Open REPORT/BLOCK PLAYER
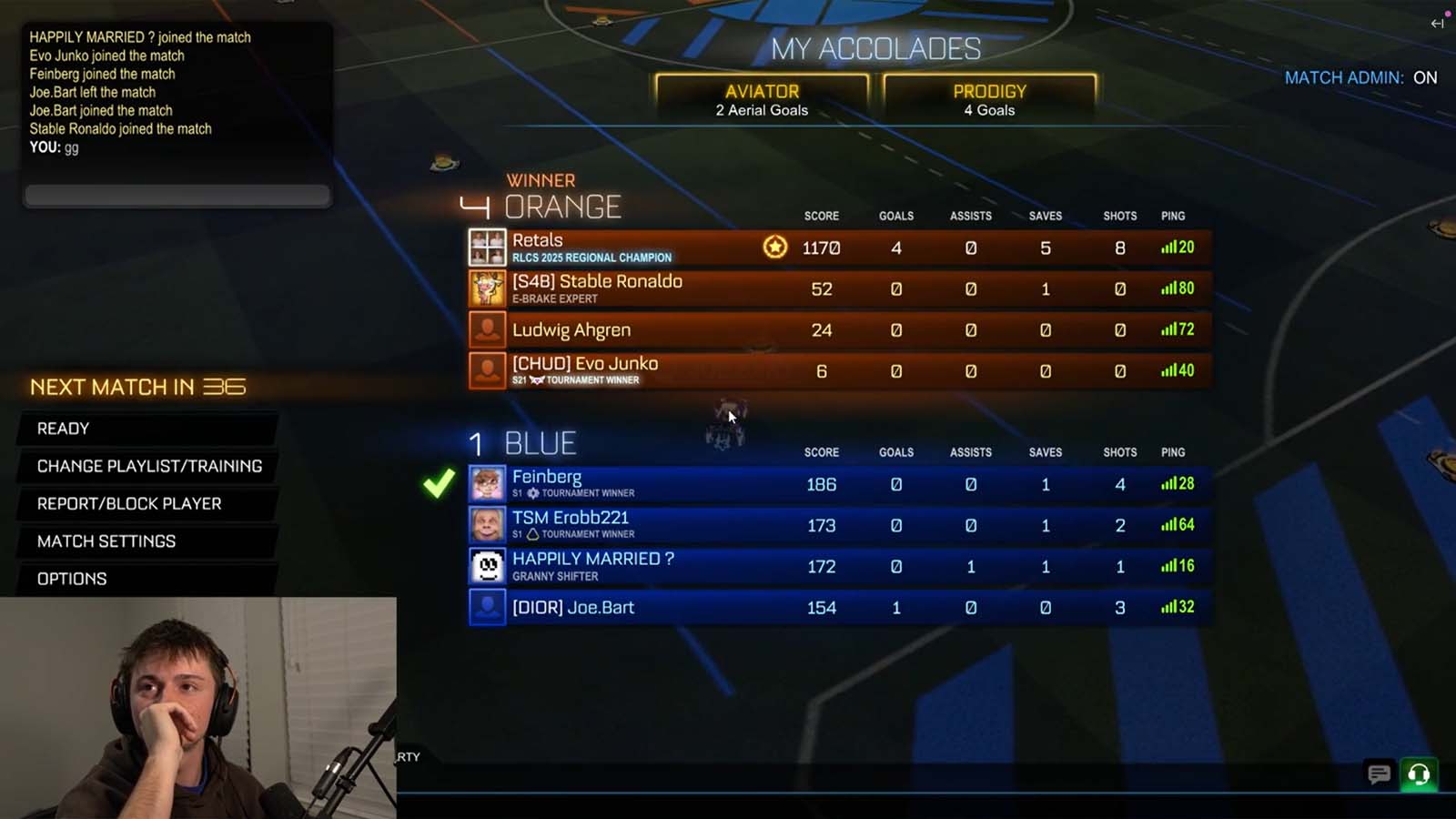1456x819 pixels. (x=129, y=503)
